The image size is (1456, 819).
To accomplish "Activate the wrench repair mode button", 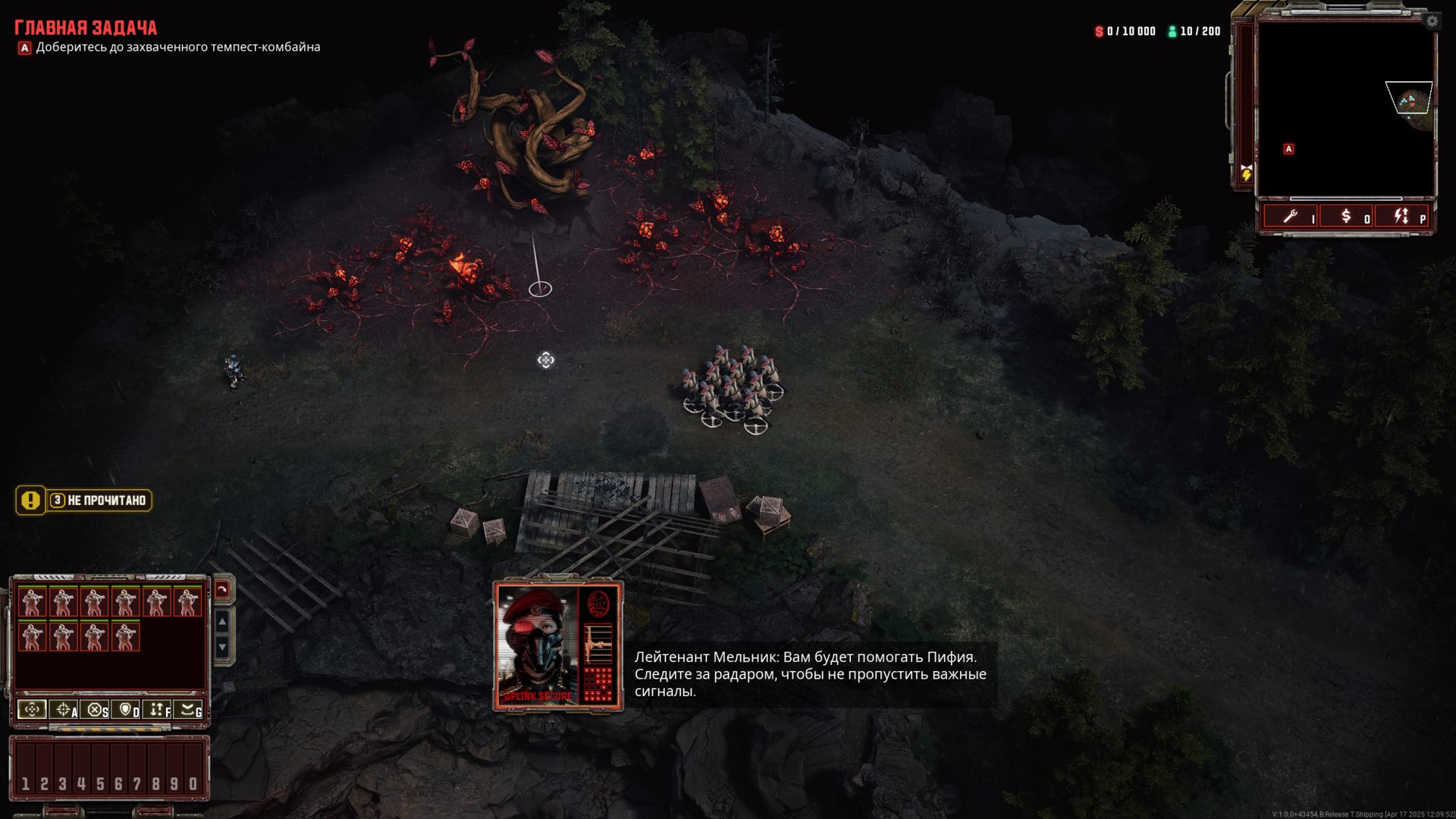I will click(1290, 217).
